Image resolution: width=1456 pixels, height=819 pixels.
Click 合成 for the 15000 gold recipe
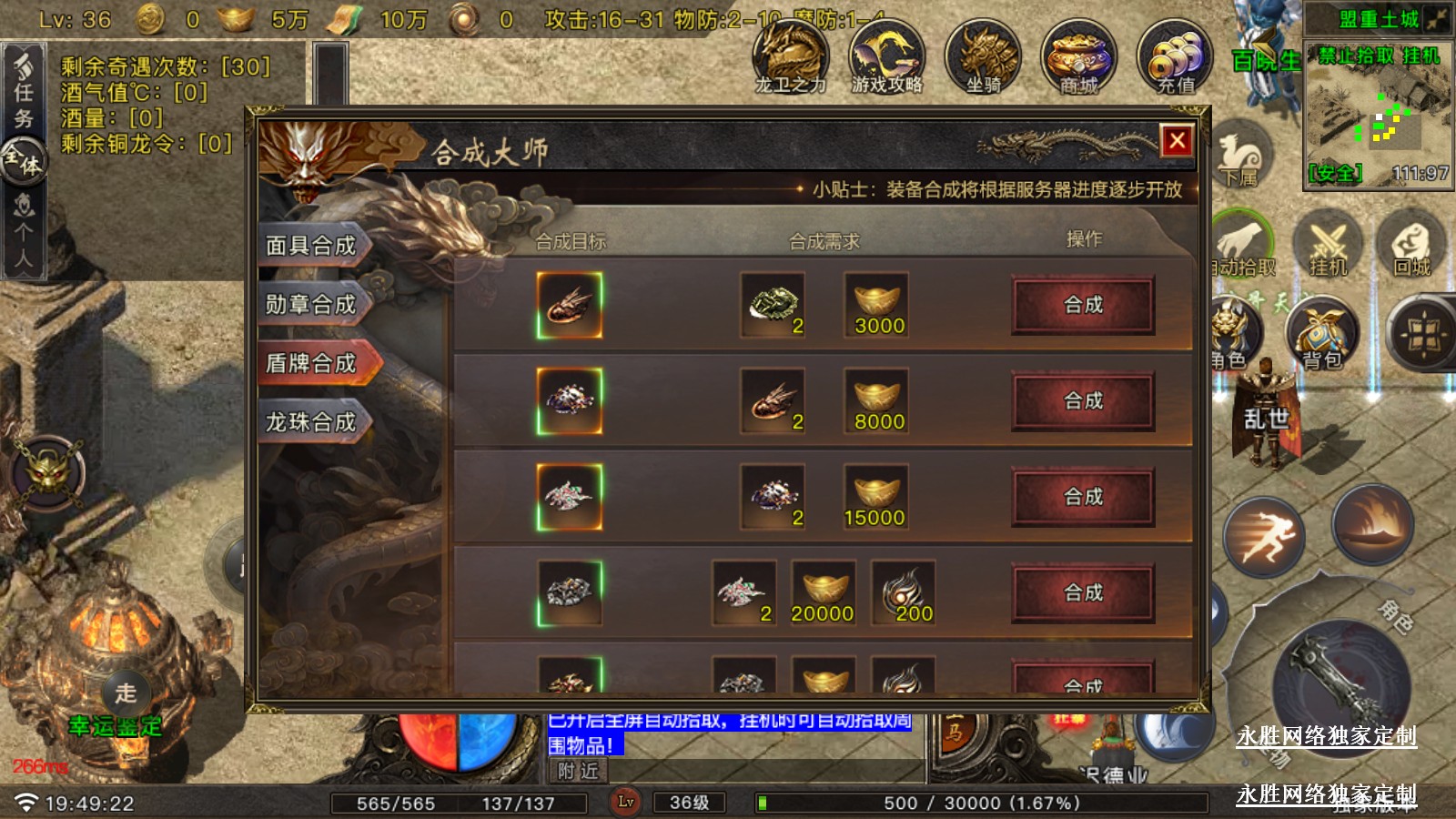[x=1083, y=497]
